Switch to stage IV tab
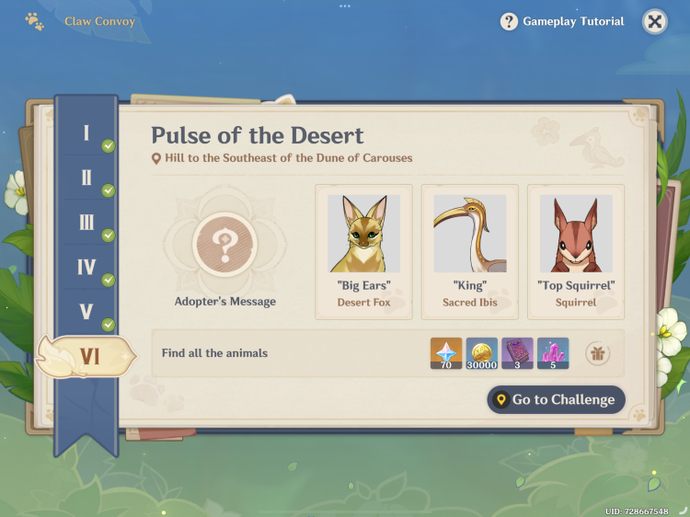The width and height of the screenshot is (690, 517). 87,267
